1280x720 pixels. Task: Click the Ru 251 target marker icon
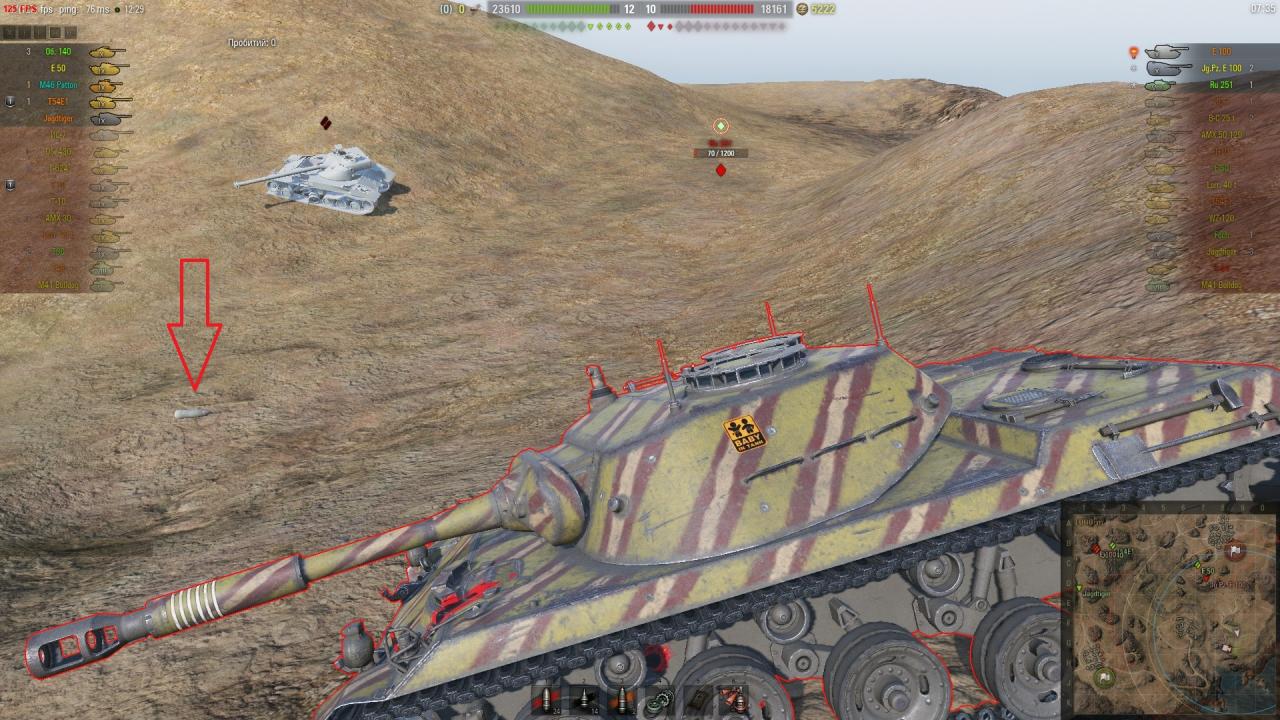click(720, 126)
